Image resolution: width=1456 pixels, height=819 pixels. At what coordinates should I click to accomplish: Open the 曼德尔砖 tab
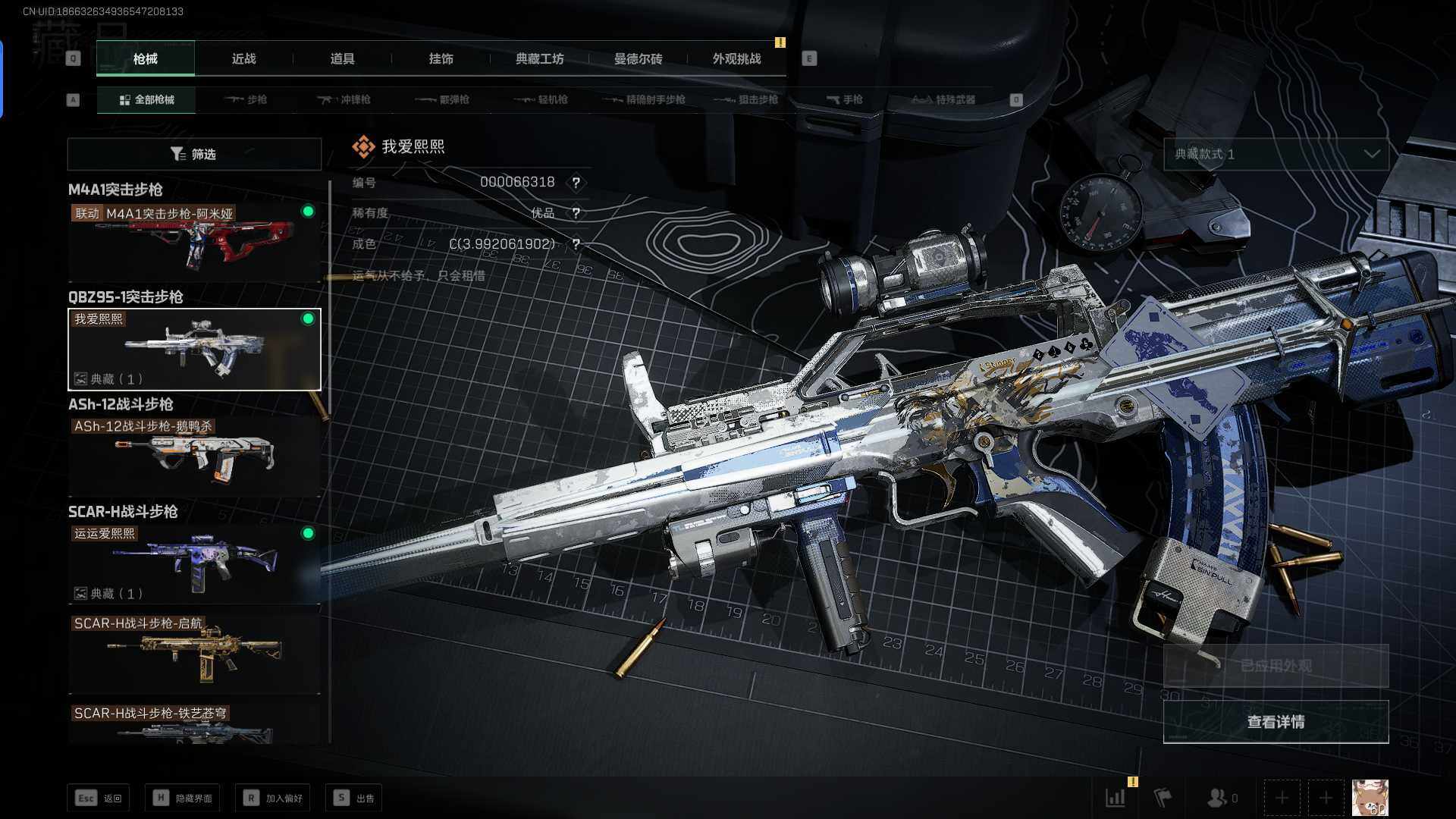[x=638, y=58]
